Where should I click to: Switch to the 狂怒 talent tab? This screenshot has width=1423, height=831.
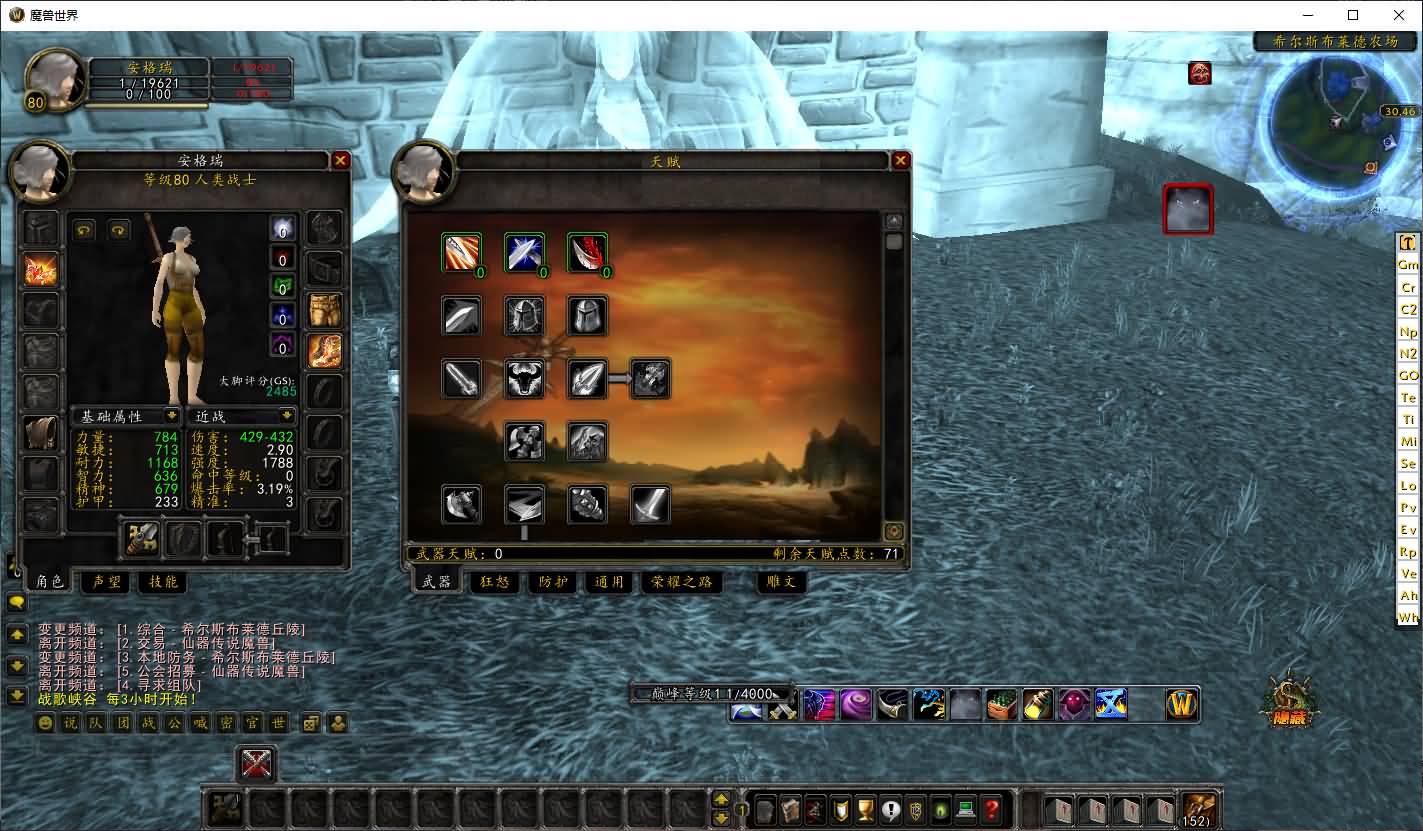click(495, 582)
